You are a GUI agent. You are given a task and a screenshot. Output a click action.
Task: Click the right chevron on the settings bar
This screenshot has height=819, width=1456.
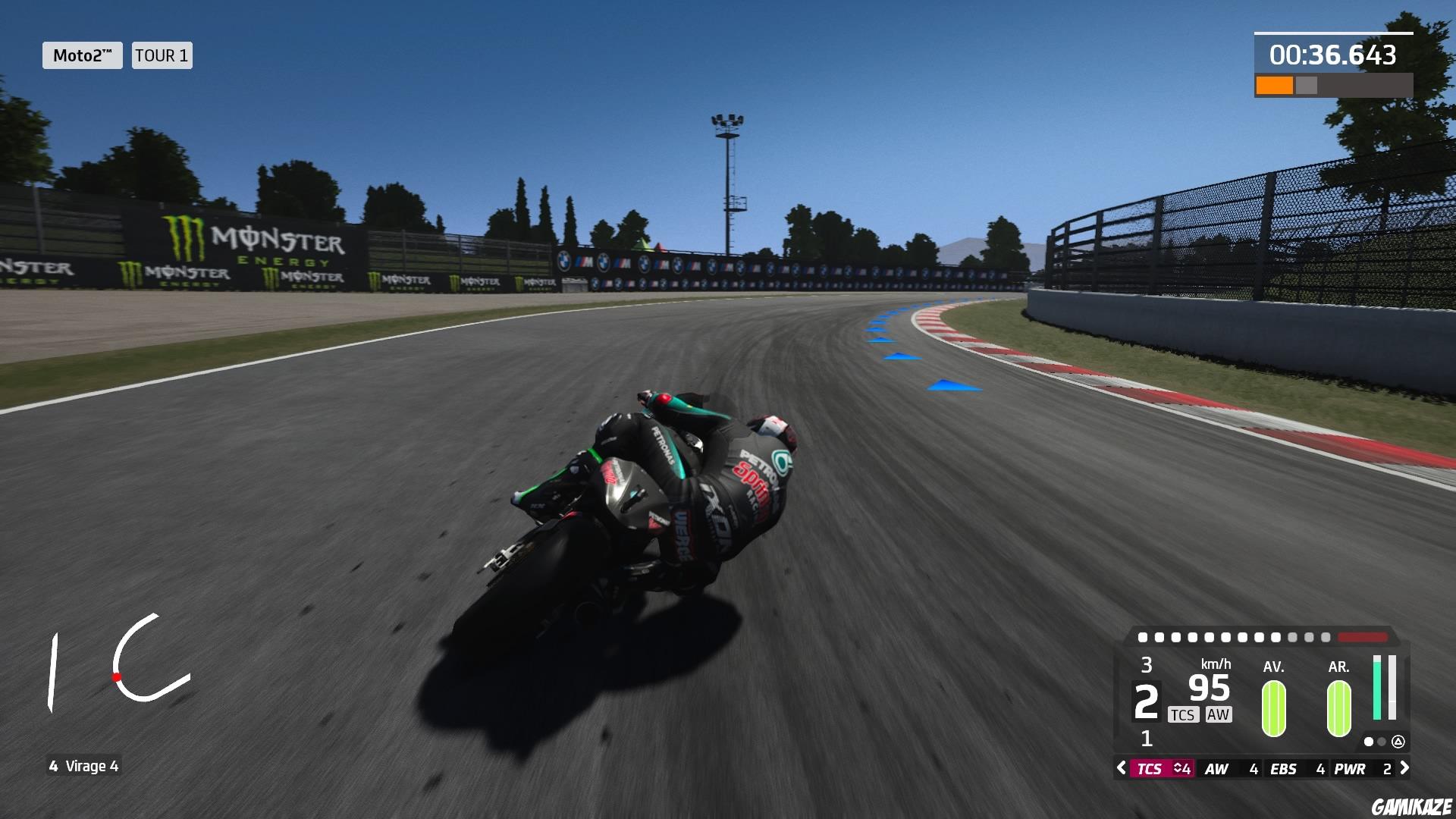click(1404, 768)
